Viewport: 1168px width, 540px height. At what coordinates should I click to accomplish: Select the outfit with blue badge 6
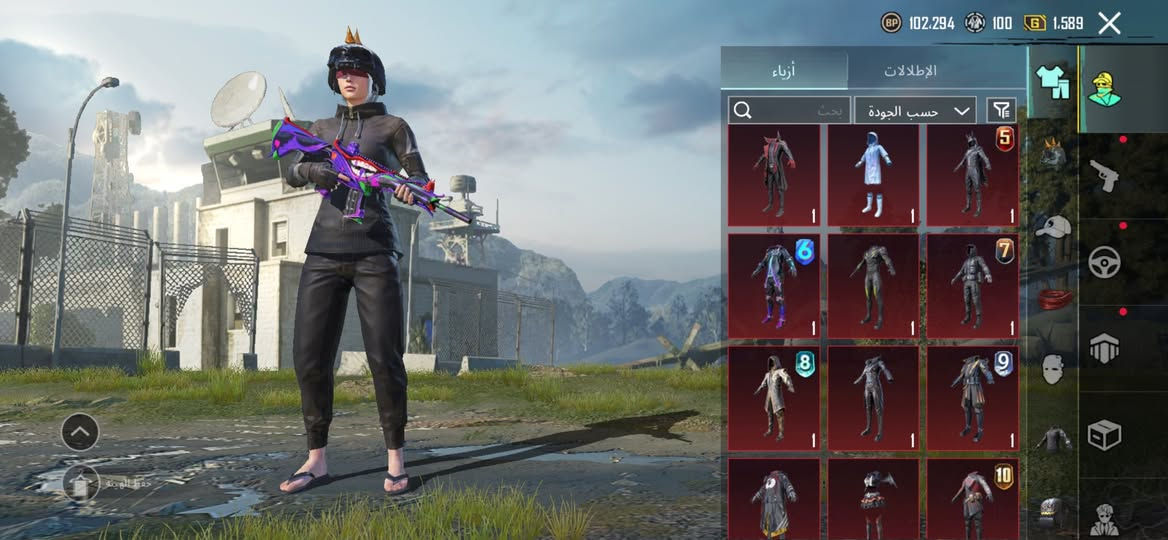pos(773,286)
